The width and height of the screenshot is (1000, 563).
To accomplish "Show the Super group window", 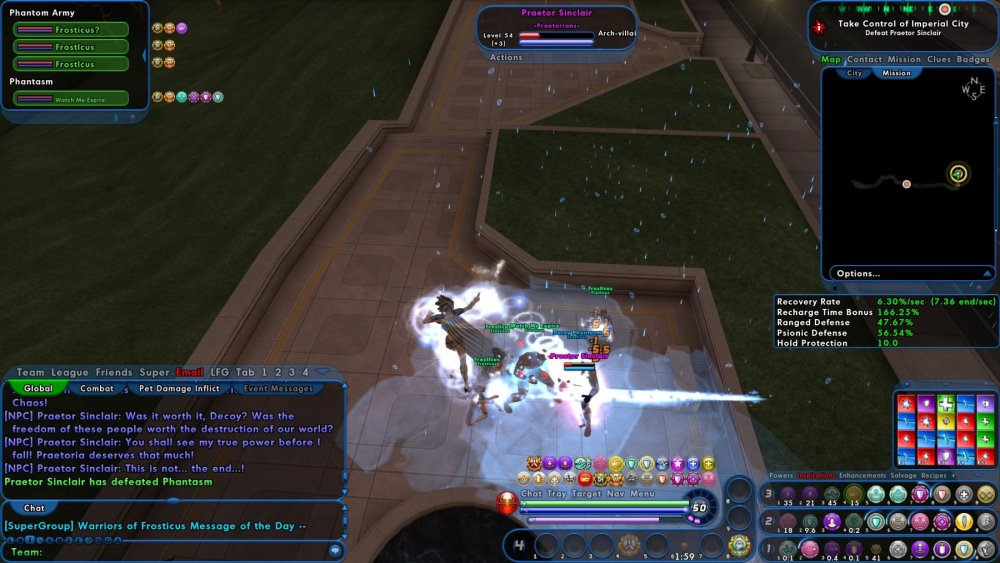I will (154, 372).
